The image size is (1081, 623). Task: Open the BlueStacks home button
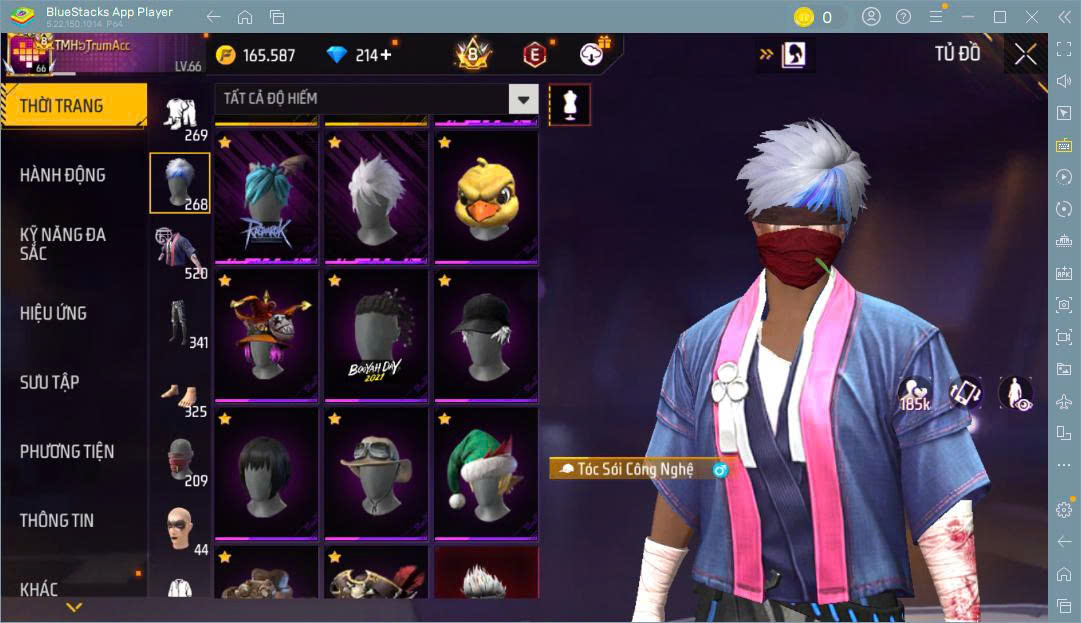coord(245,17)
